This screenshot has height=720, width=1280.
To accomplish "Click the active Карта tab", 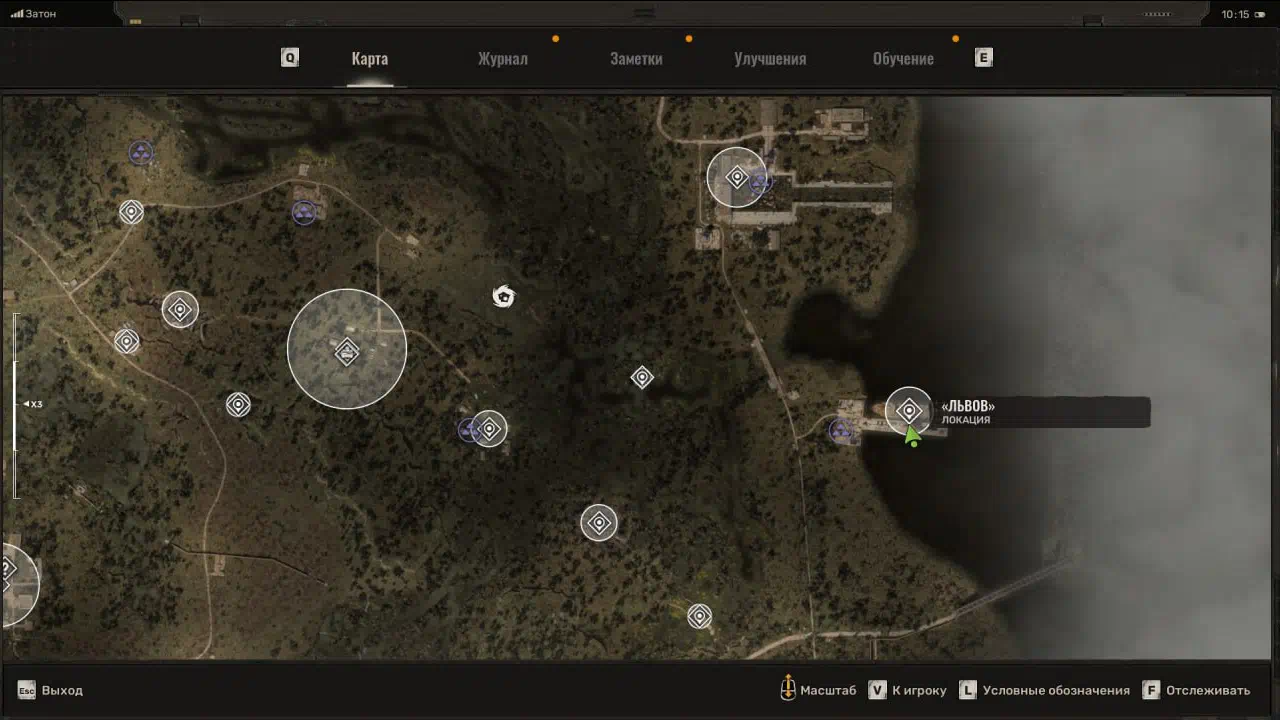I will pyautogui.click(x=370, y=59).
